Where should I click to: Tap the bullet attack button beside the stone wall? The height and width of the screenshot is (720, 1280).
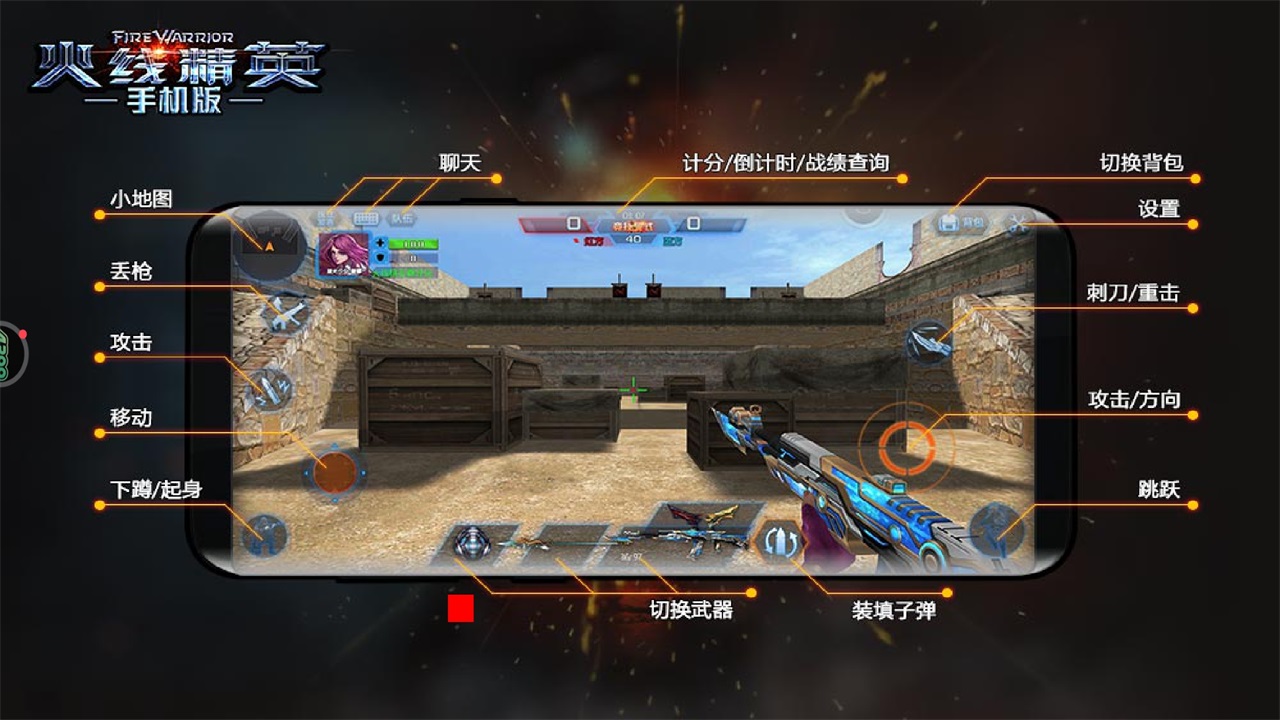pyautogui.click(x=268, y=388)
